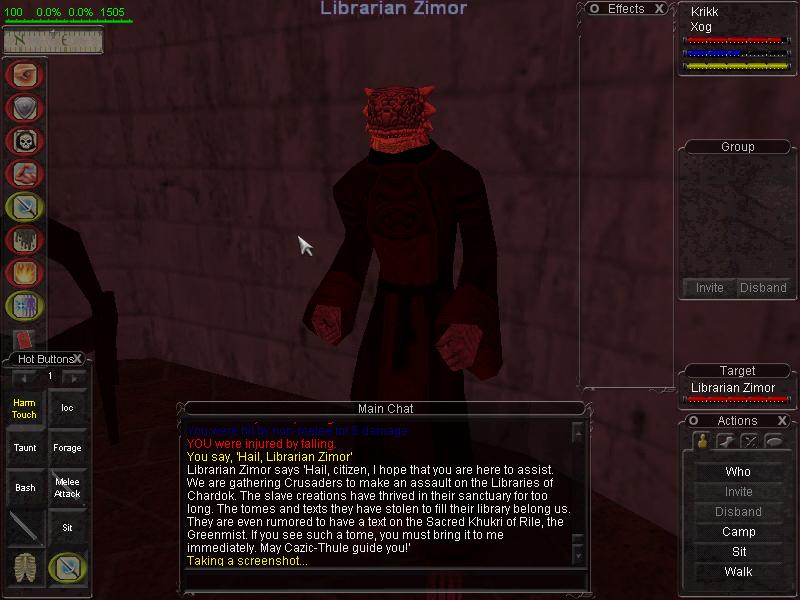Image resolution: width=800 pixels, height=600 pixels.
Task: Select the flame spell gem
Action: [x=23, y=272]
